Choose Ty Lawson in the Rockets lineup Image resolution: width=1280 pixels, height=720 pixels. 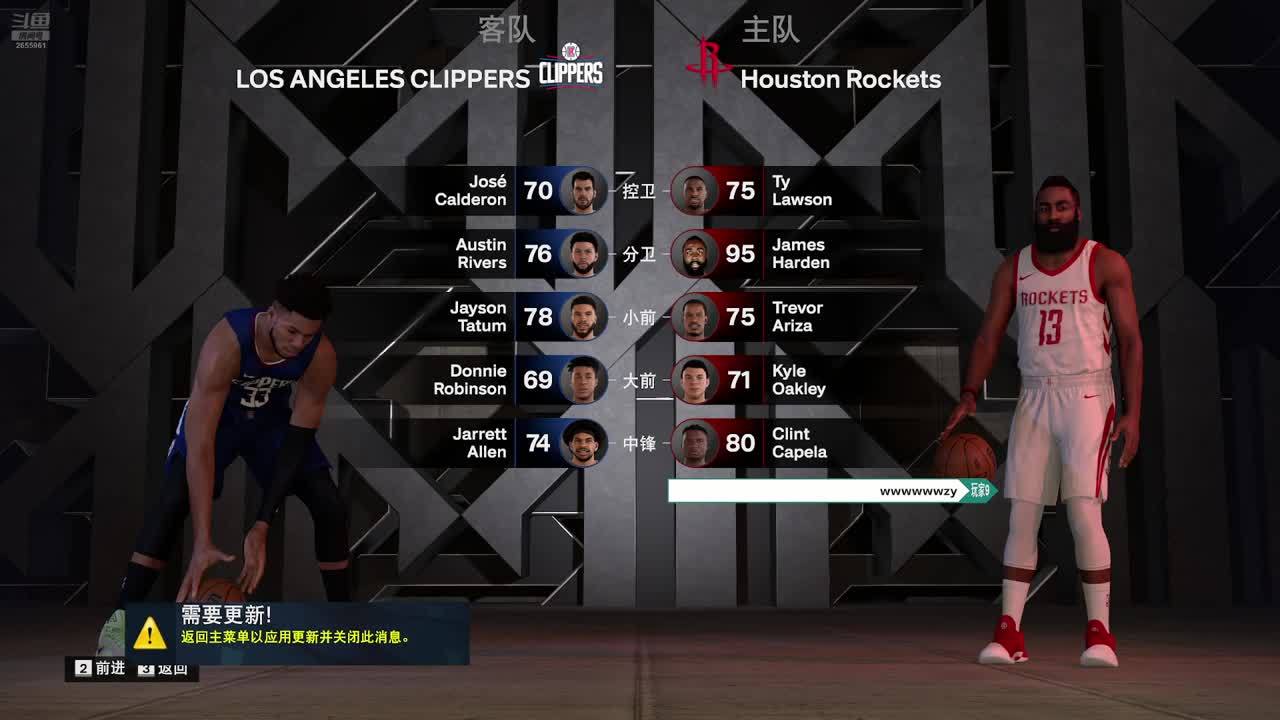click(770, 191)
